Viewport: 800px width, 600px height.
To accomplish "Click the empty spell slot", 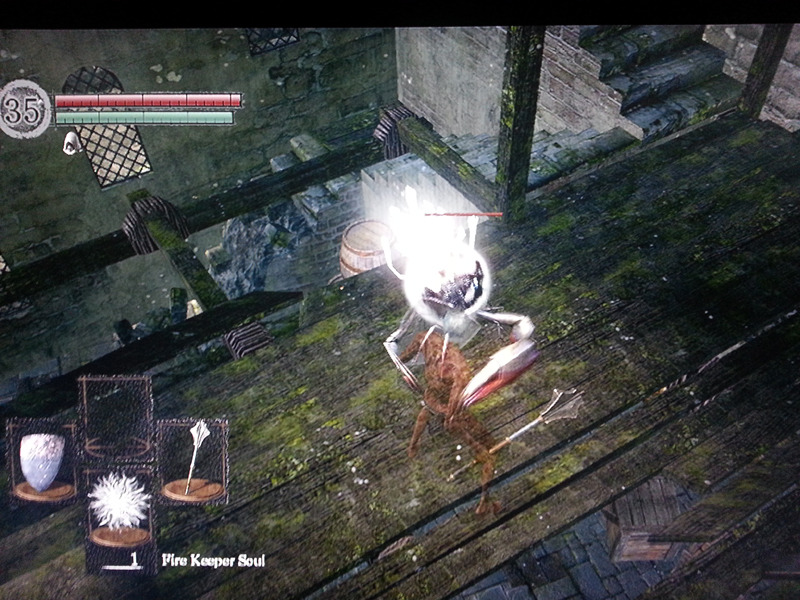I will 115,415.
